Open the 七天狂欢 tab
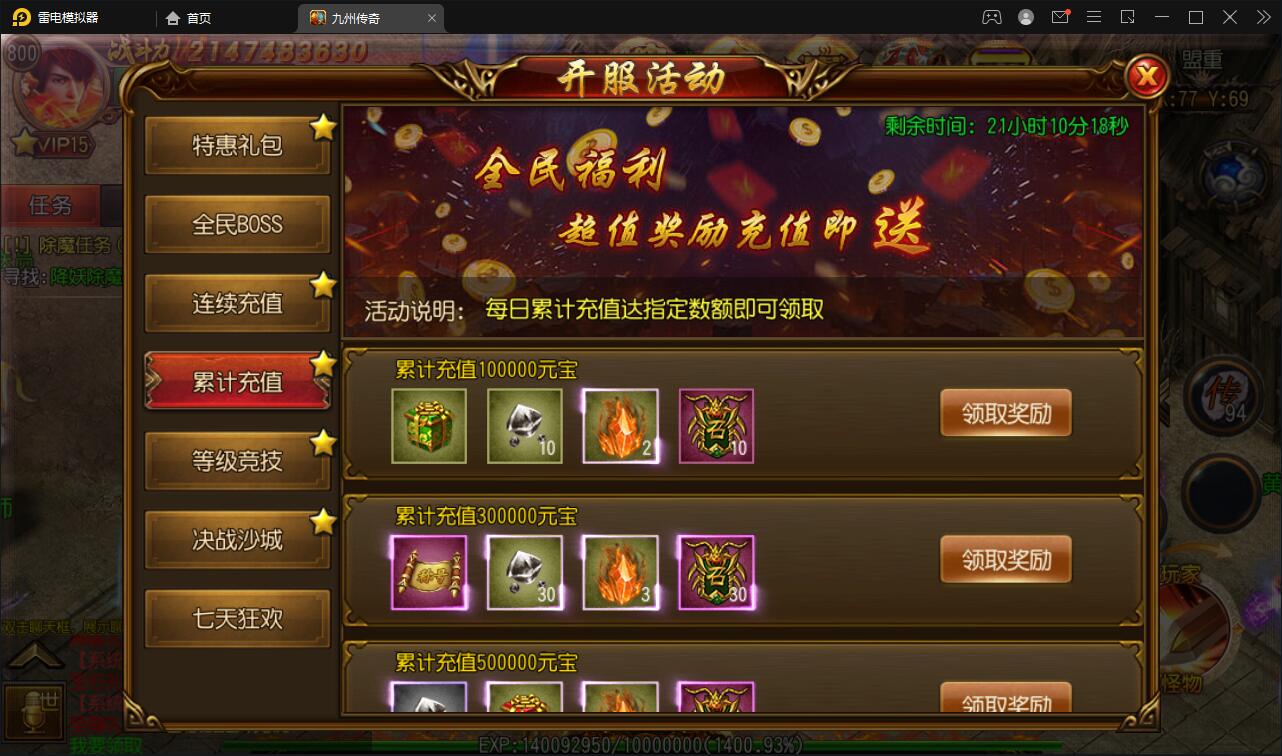Screen dimensions: 1282x756 [x=237, y=619]
